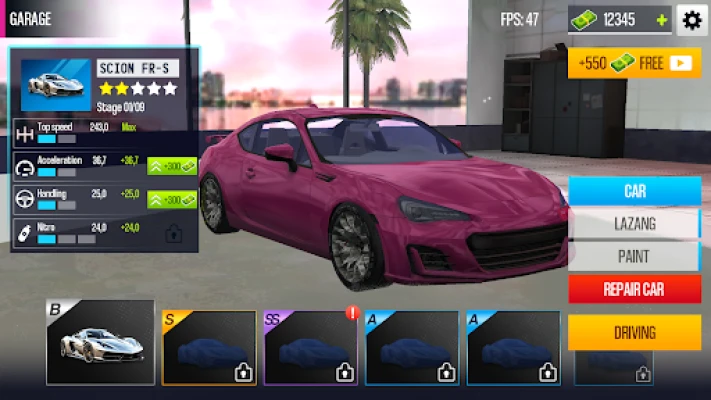Image resolution: width=711 pixels, height=400 pixels.
Task: Click the REPAIR CAR button
Action: 634,290
